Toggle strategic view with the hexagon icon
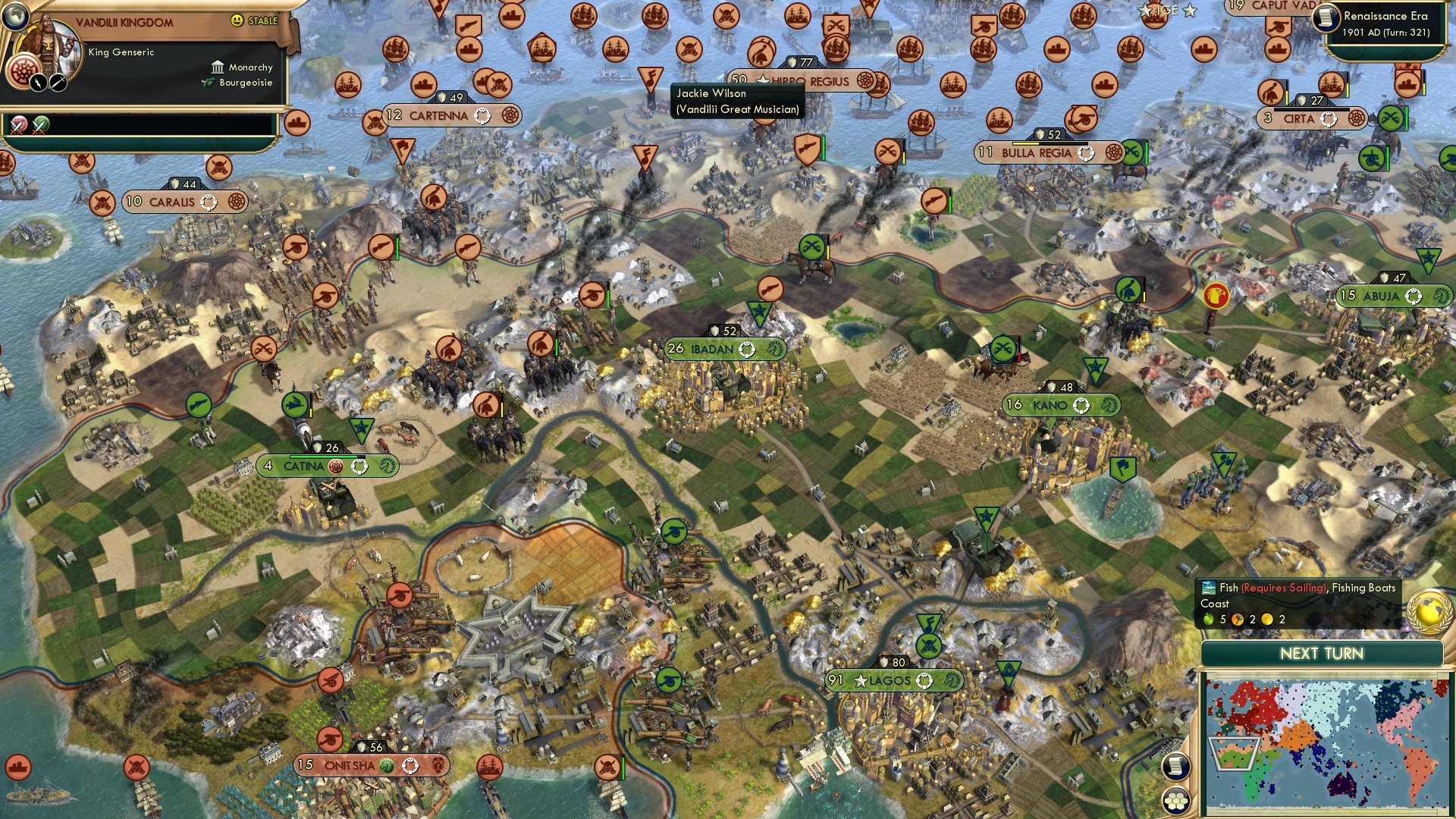 pyautogui.click(x=1176, y=802)
